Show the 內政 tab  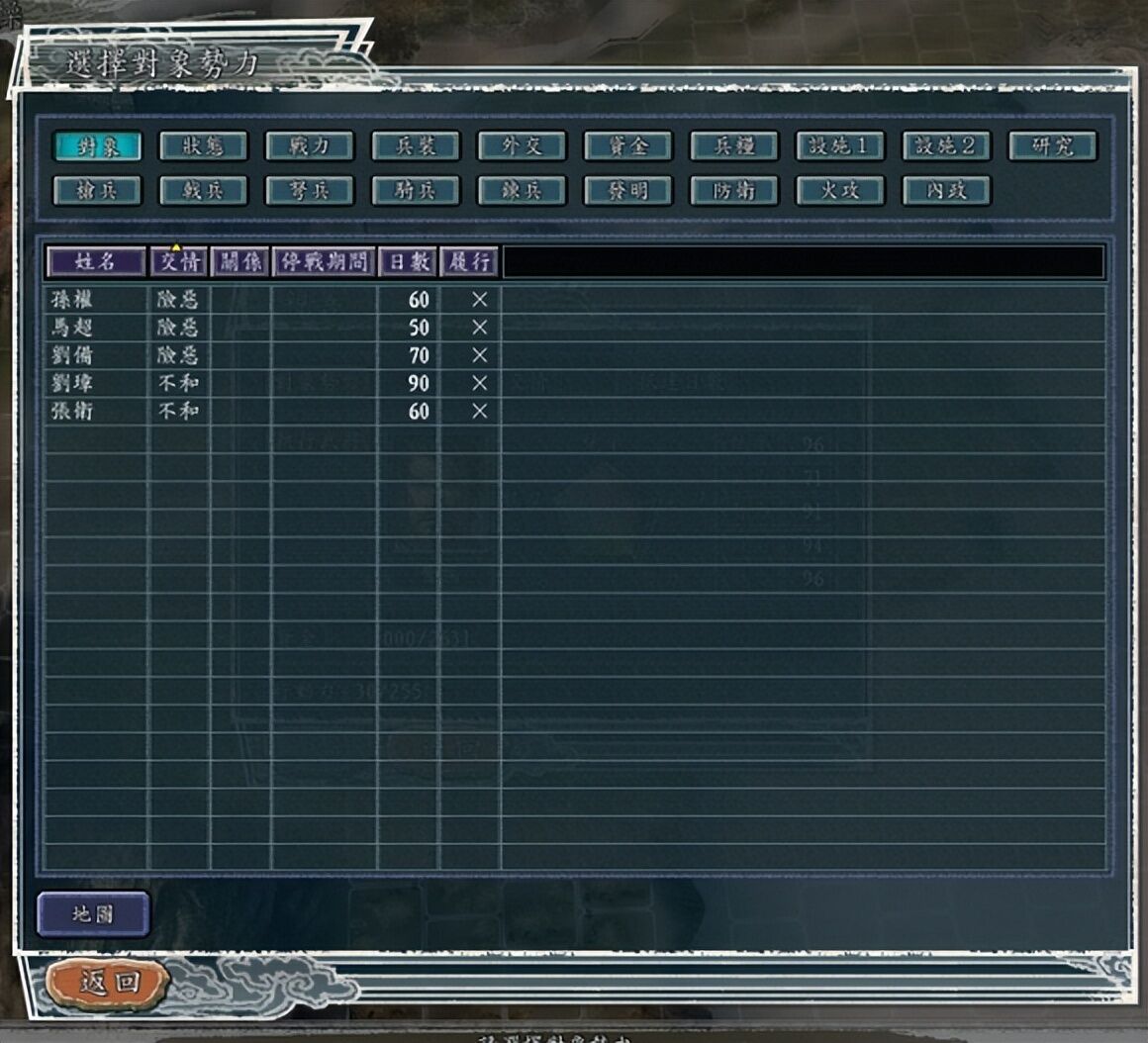946,190
